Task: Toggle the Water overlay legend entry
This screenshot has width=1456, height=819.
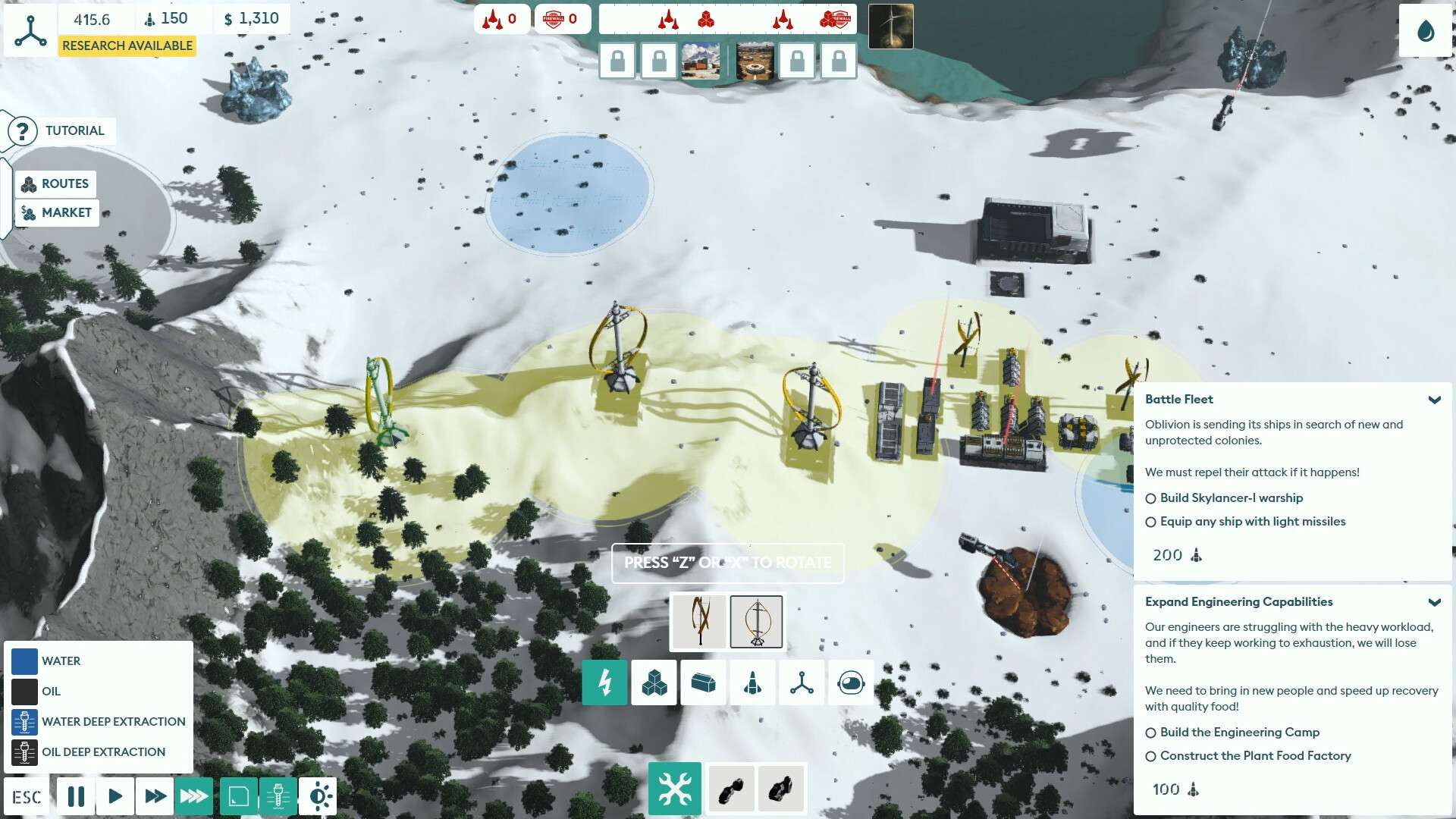Action: pos(24,661)
